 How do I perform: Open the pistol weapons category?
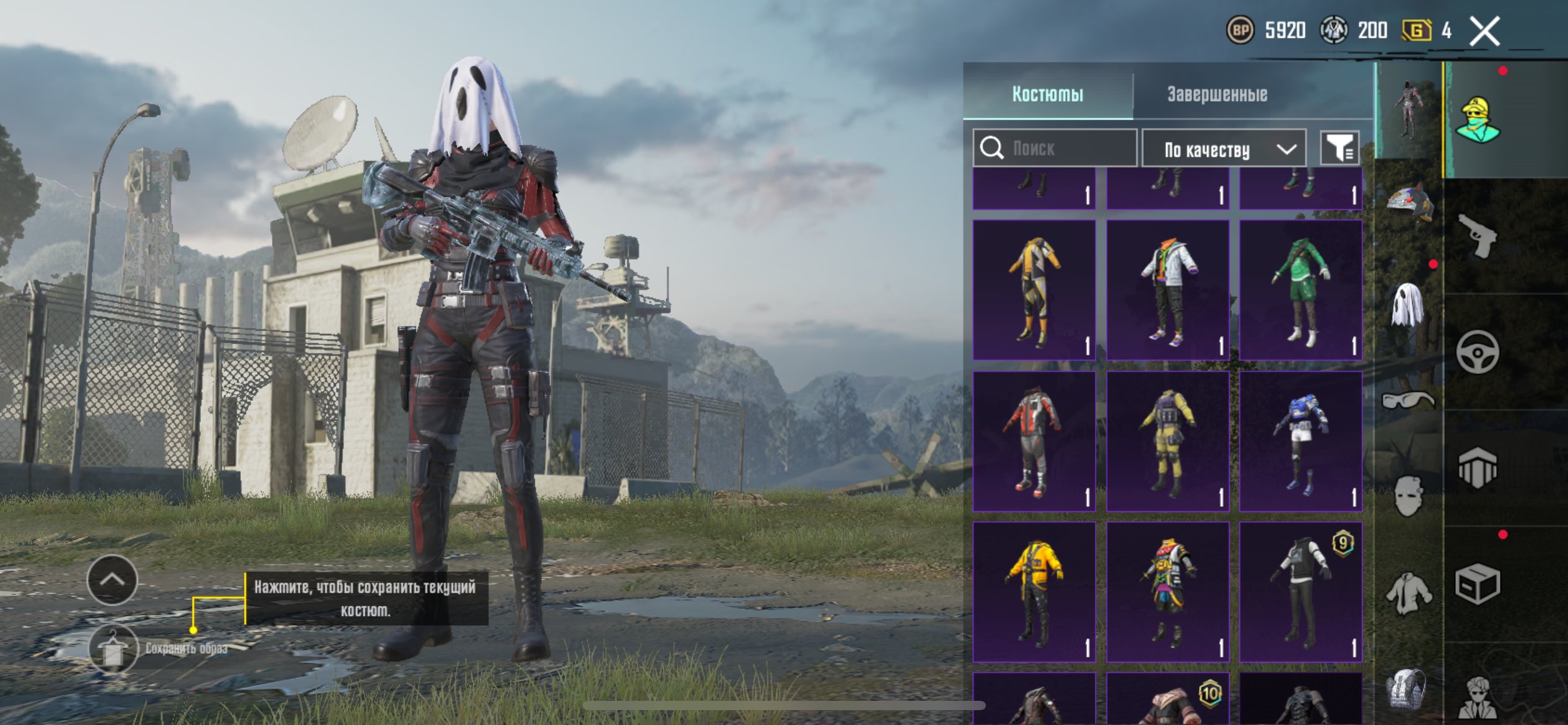coord(1478,235)
